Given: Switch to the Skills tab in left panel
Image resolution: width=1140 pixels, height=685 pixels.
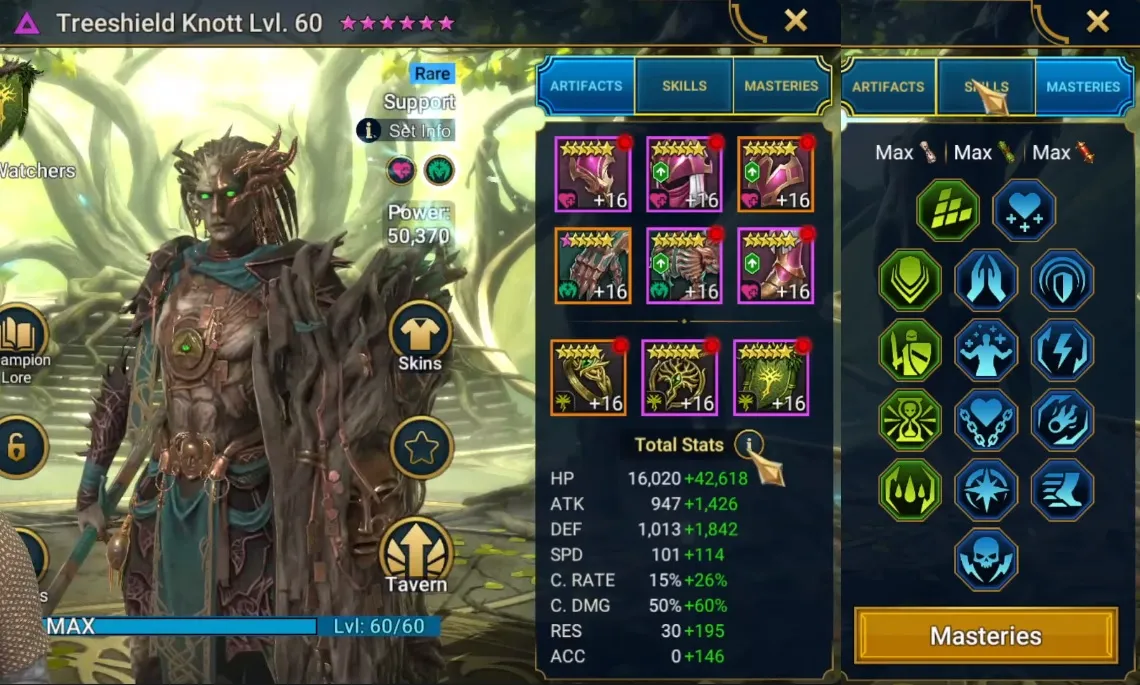Looking at the screenshot, I should click(684, 86).
